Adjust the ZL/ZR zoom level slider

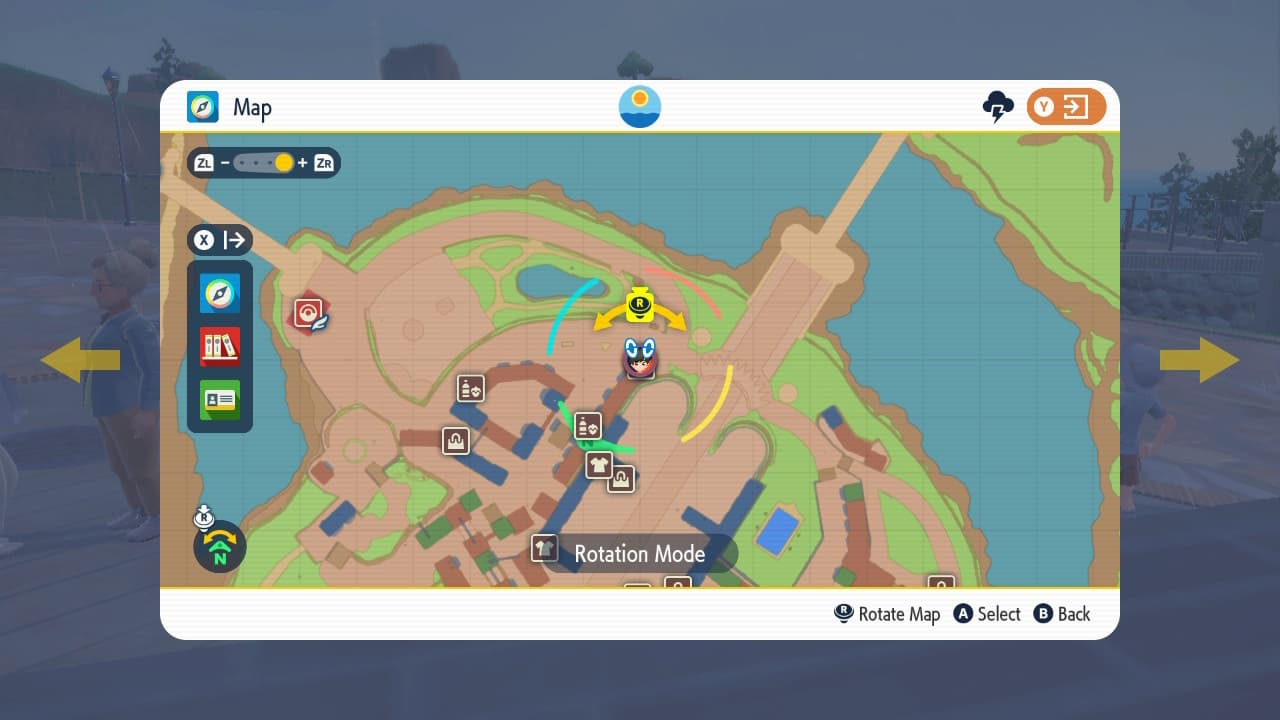coord(267,162)
